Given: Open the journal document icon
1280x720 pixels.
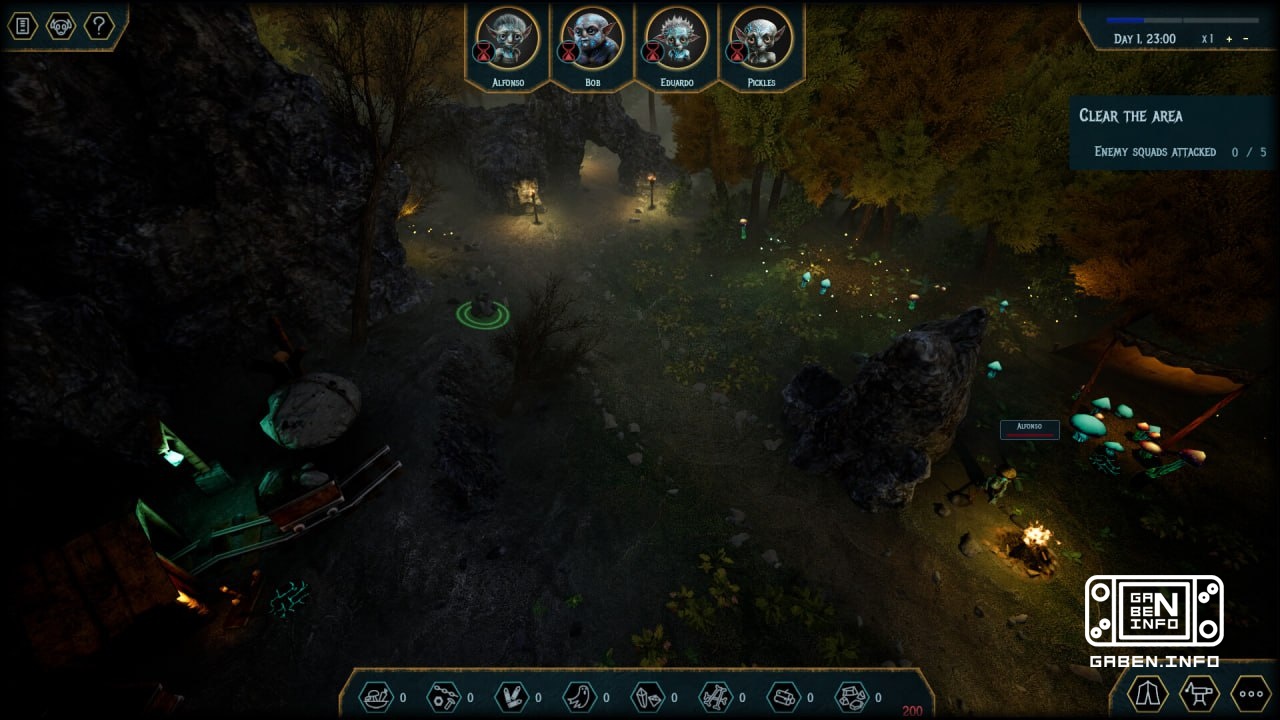Looking at the screenshot, I should (22, 26).
